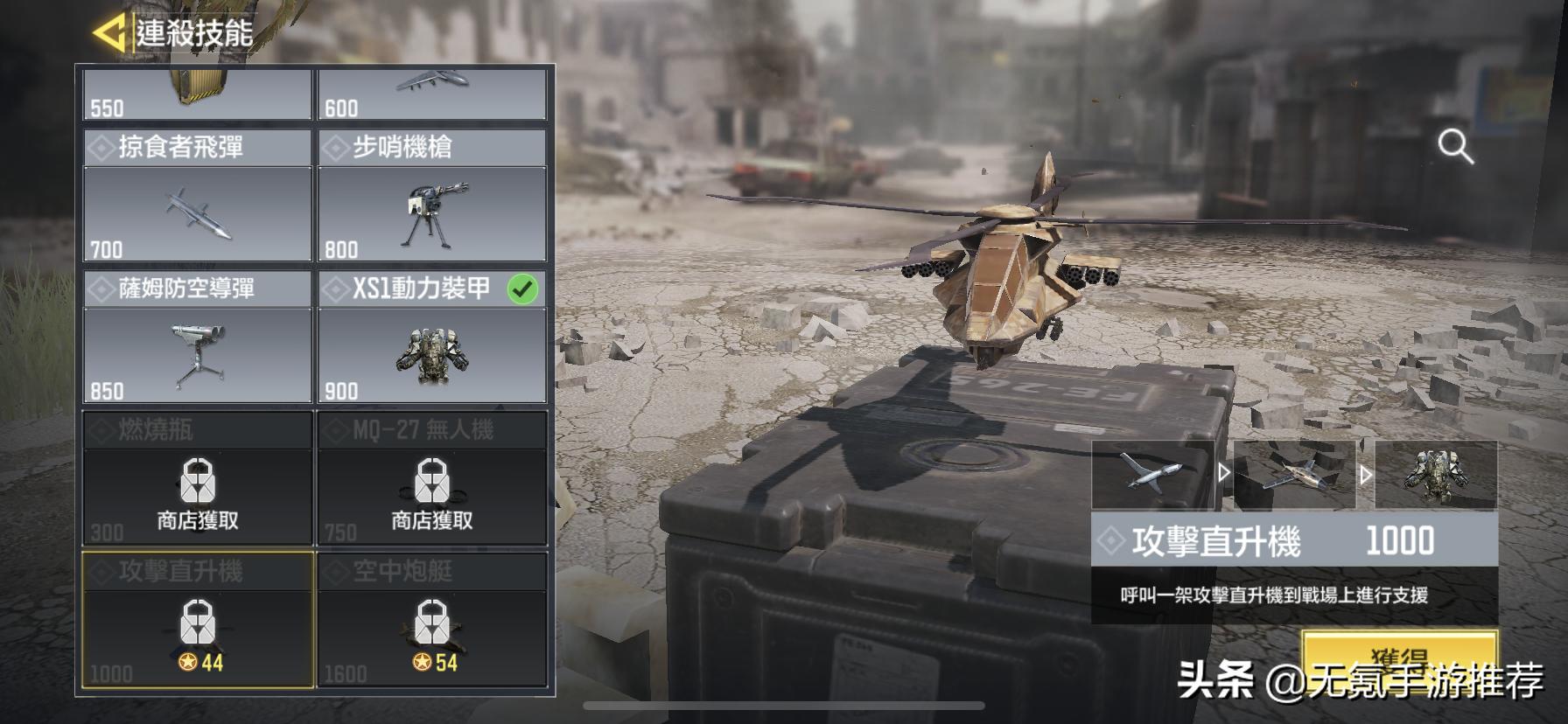Select the locked MQ-27 無人機 tile
Screen dimensions: 1568x724
pyautogui.click(x=432, y=479)
